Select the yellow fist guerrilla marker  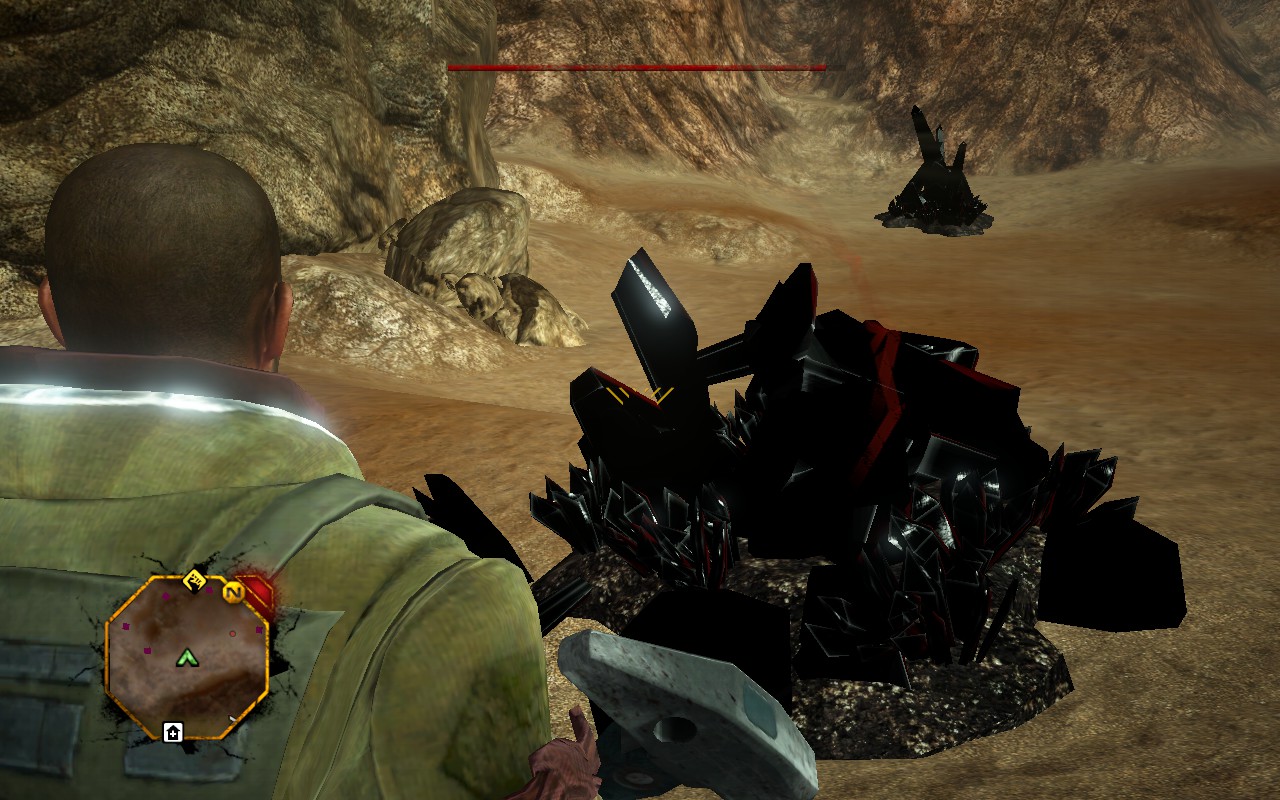(194, 576)
